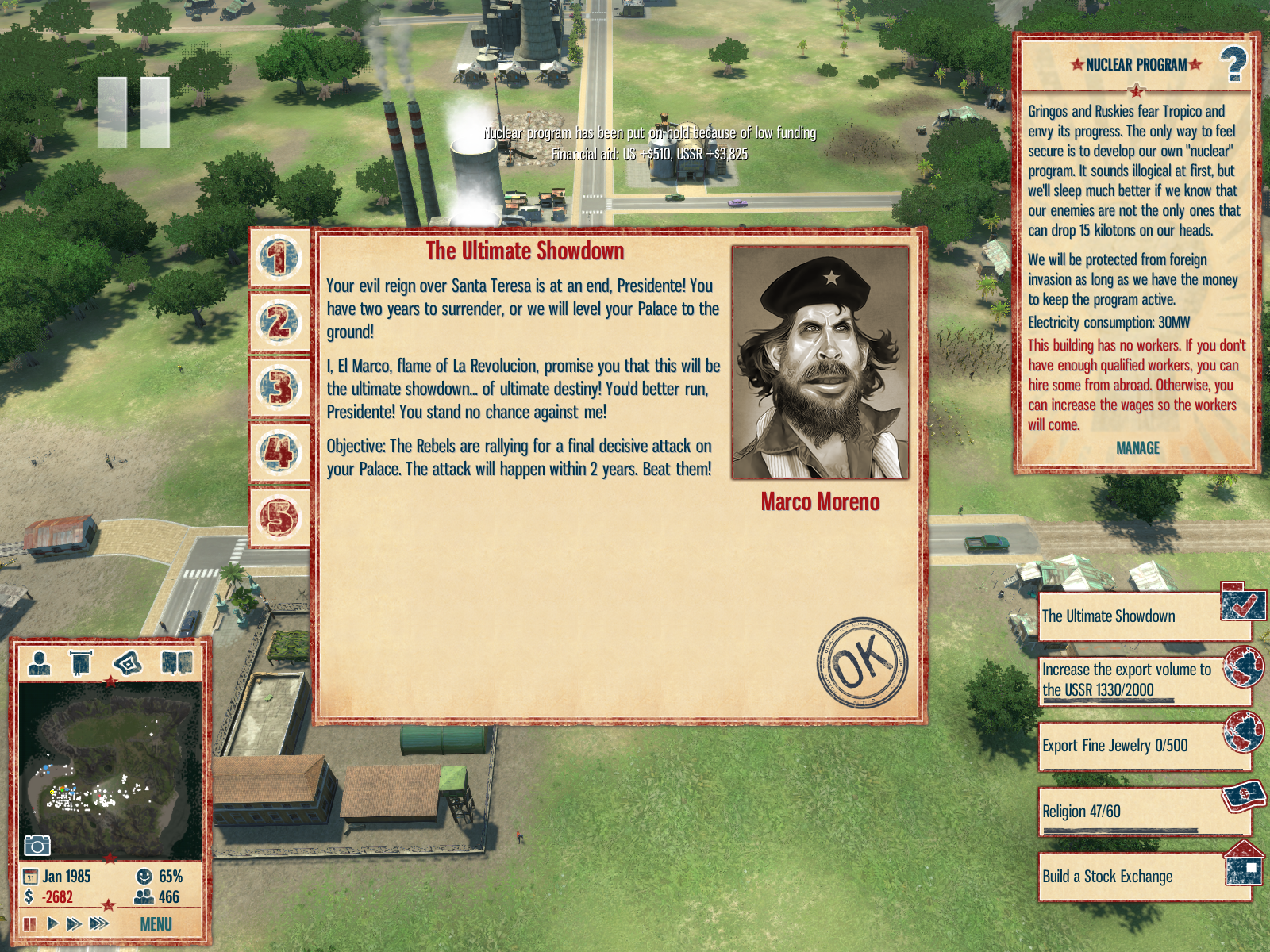Image resolution: width=1270 pixels, height=952 pixels.
Task: Set game speed to normal play
Action: [x=52, y=923]
